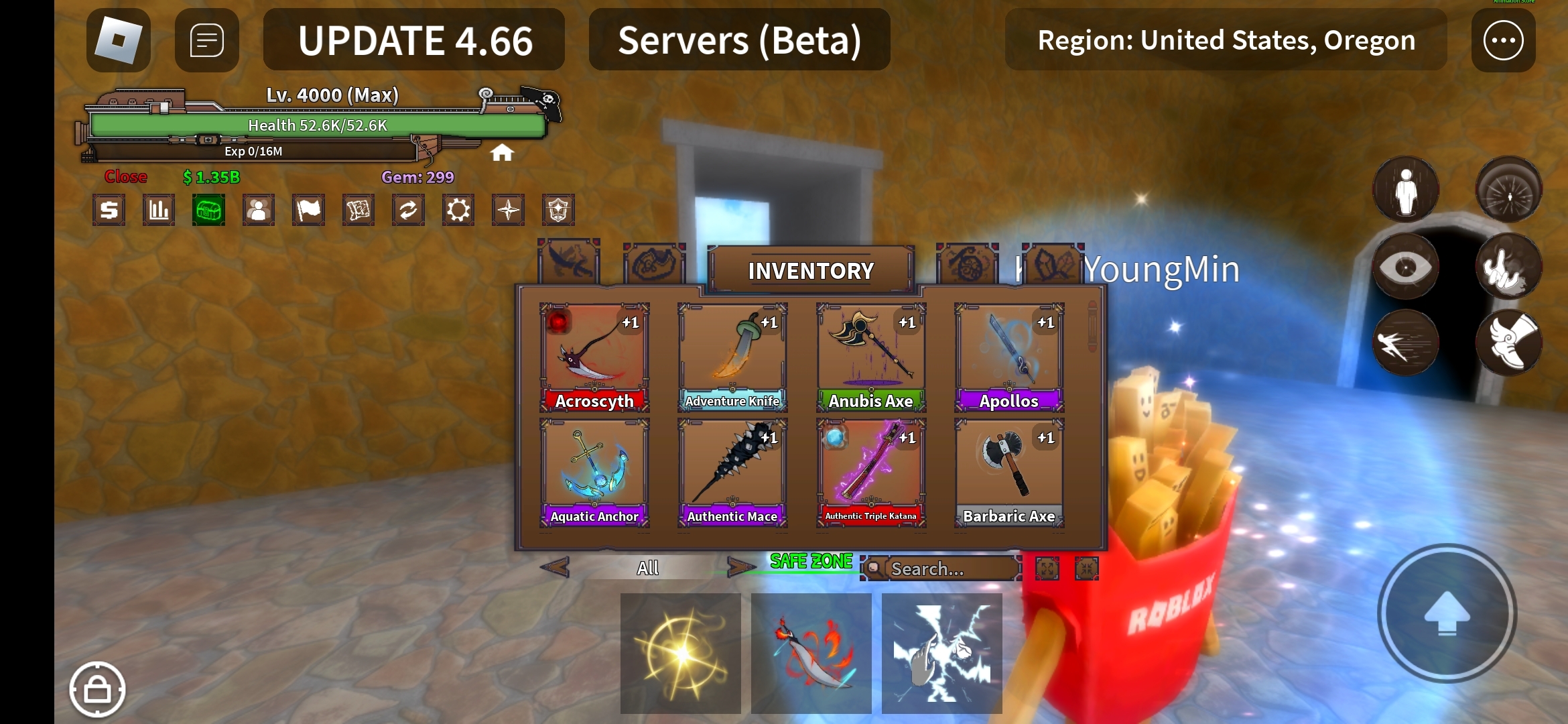Select the Authentic Triple Katana slot
1568x724 pixels.
(x=870, y=473)
